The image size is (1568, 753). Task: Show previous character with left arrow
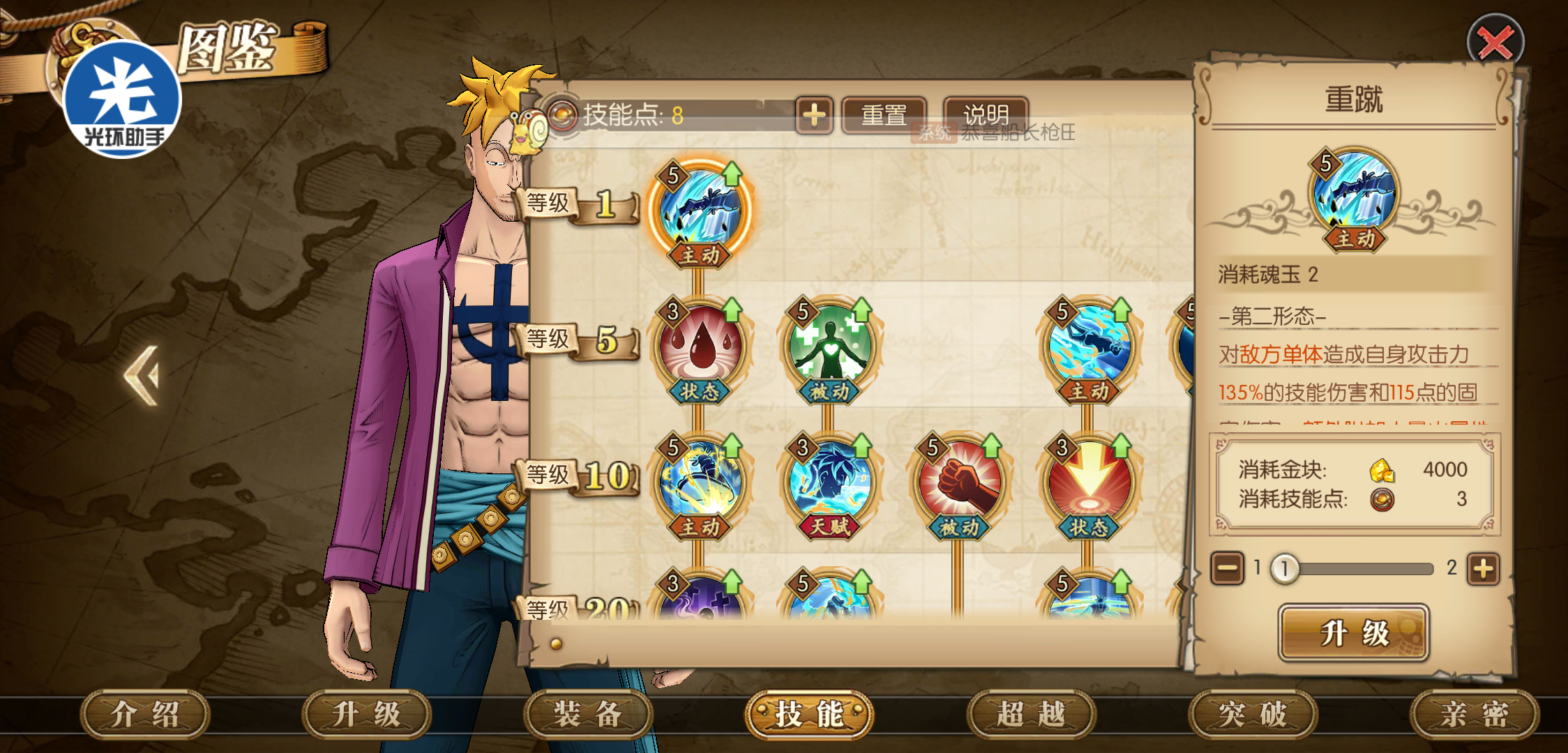pyautogui.click(x=142, y=376)
